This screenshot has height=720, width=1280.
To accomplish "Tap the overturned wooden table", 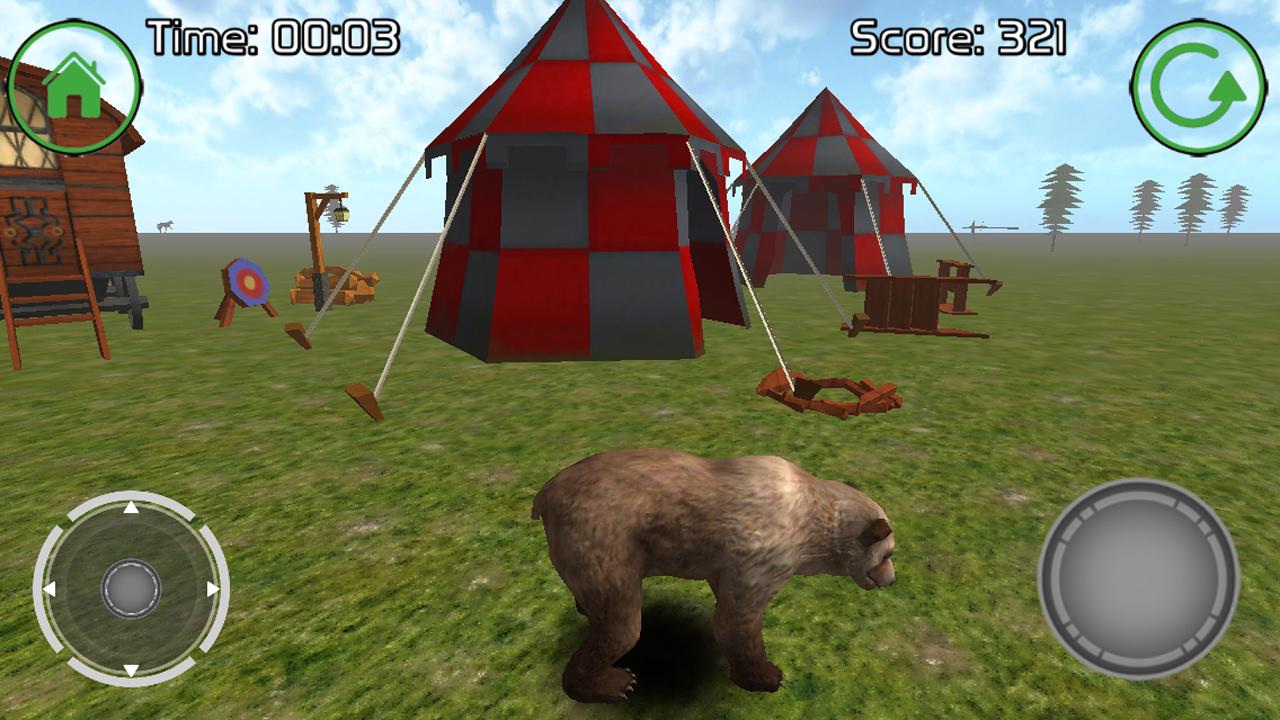I will pos(900,300).
